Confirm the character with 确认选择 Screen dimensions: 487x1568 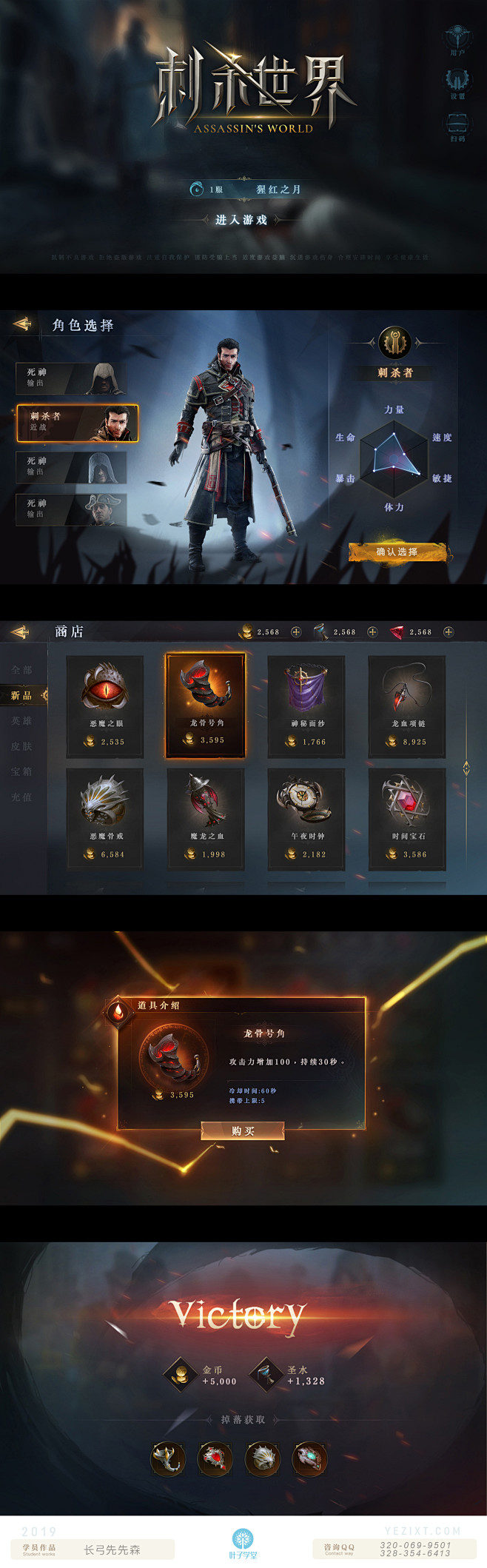point(397,552)
